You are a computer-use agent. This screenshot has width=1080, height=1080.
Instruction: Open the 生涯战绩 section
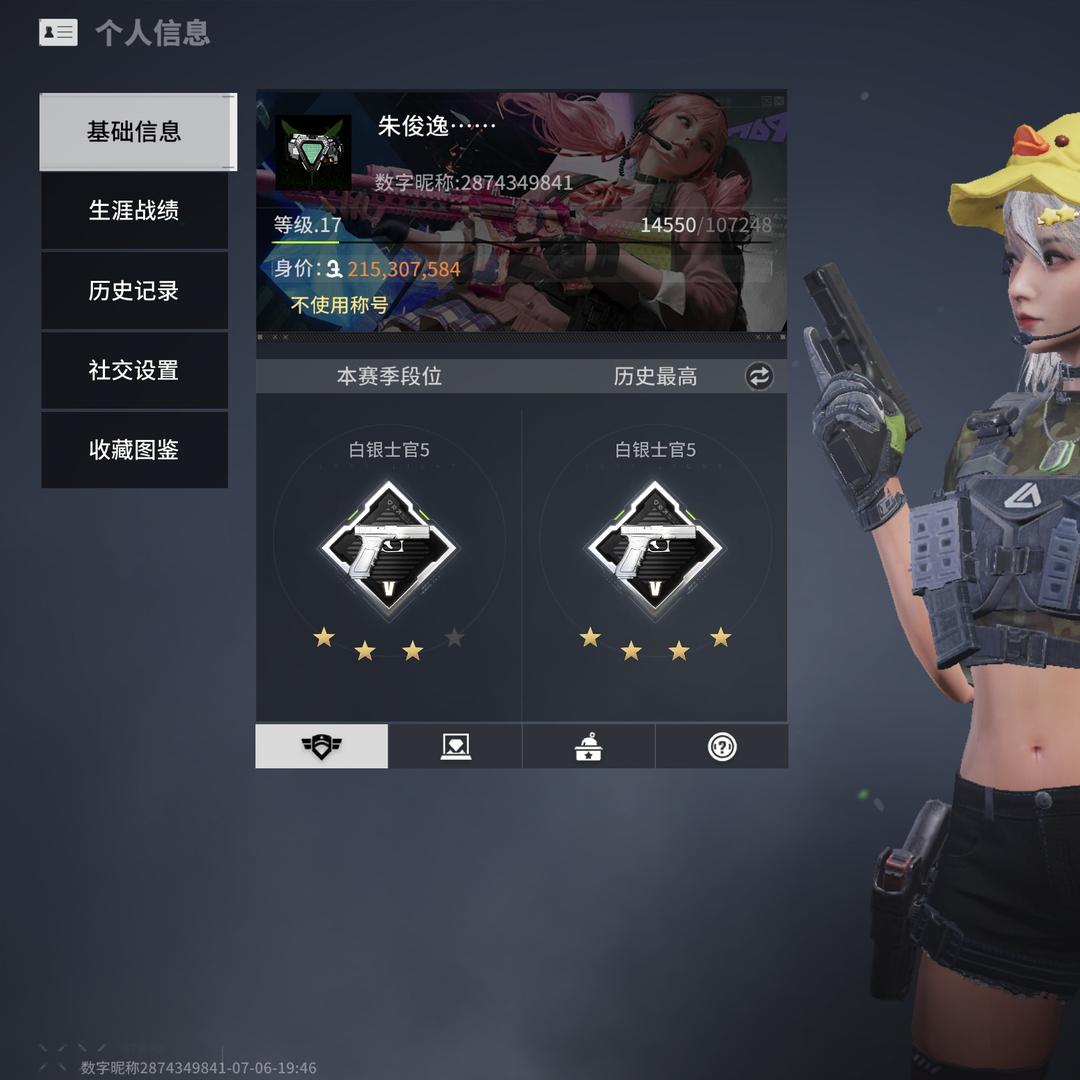point(134,211)
